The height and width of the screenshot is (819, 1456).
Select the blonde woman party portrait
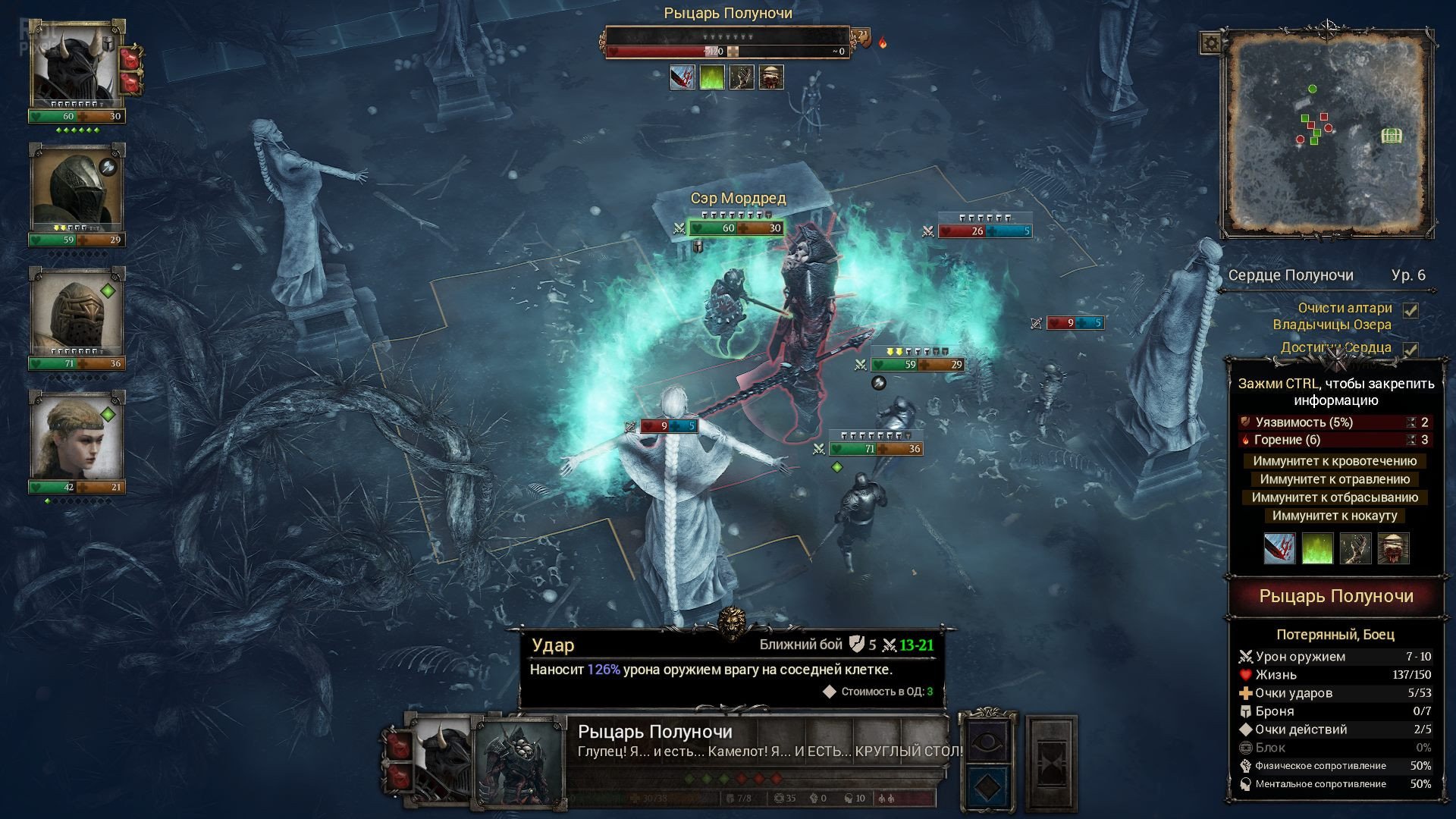pos(75,436)
